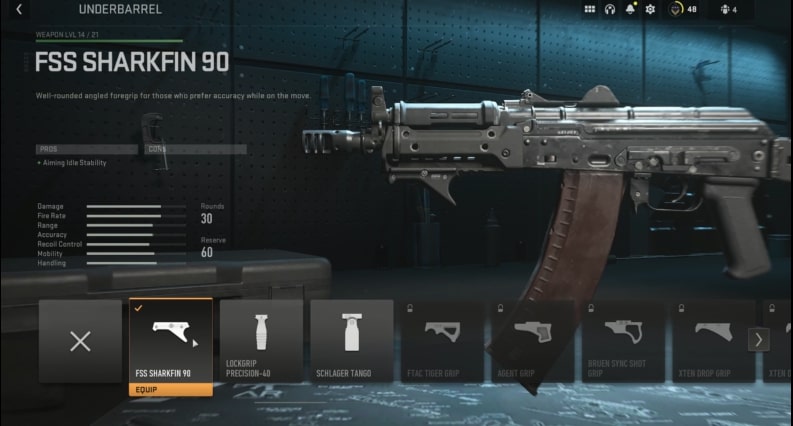Go back using the top-left arrow
793x426 pixels.
(x=19, y=10)
